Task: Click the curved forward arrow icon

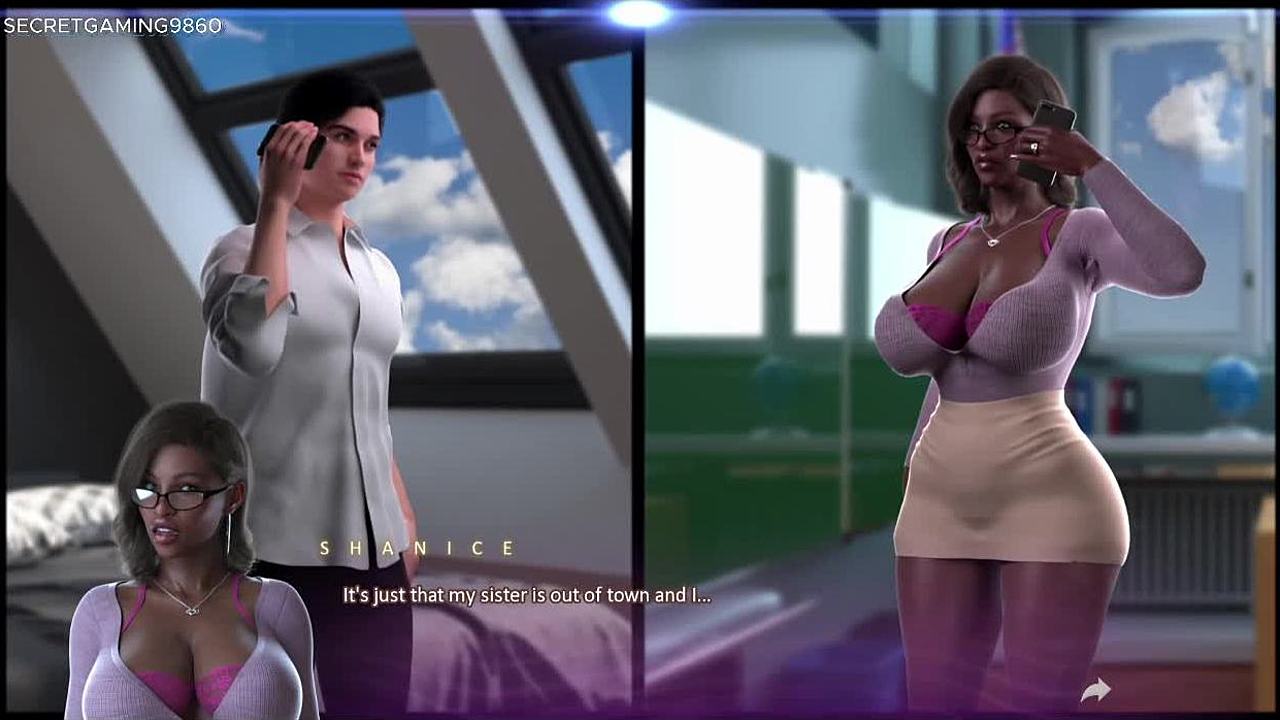Action: click(1096, 689)
